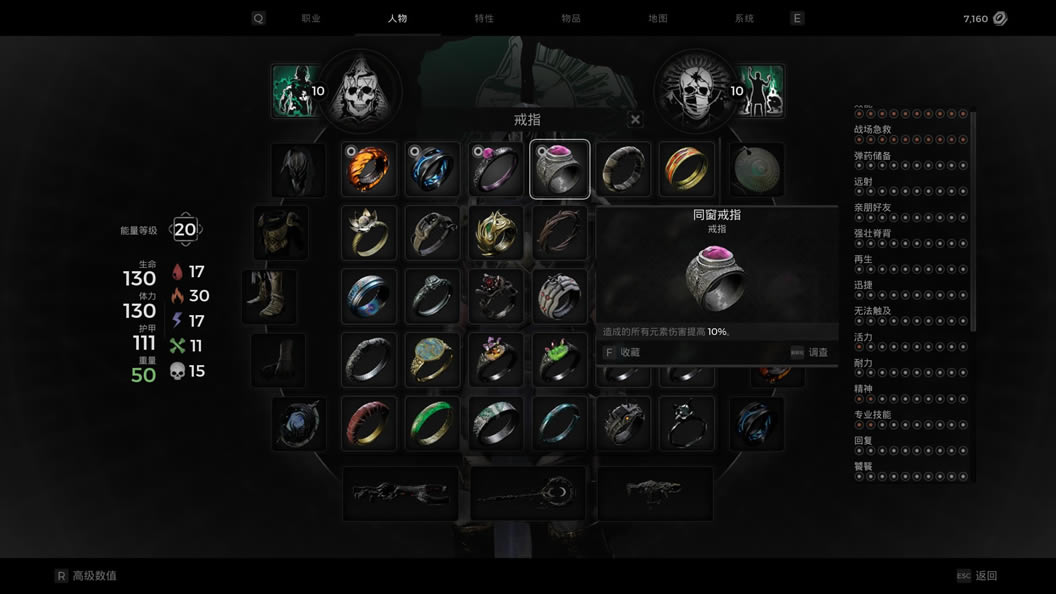The width and height of the screenshot is (1056, 594).
Task: Select the fiery orange lava ring
Action: coord(369,170)
